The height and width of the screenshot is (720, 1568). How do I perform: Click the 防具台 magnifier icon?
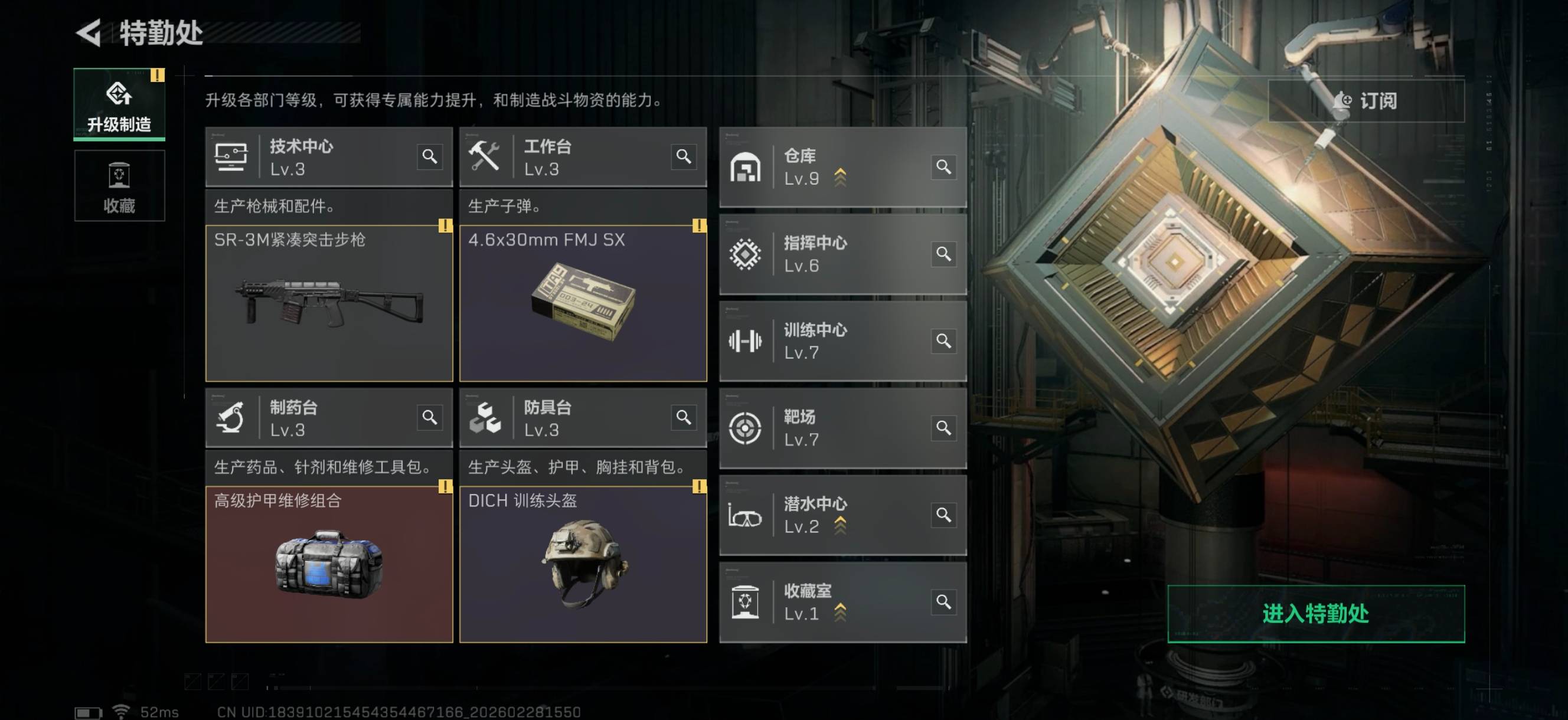(684, 417)
